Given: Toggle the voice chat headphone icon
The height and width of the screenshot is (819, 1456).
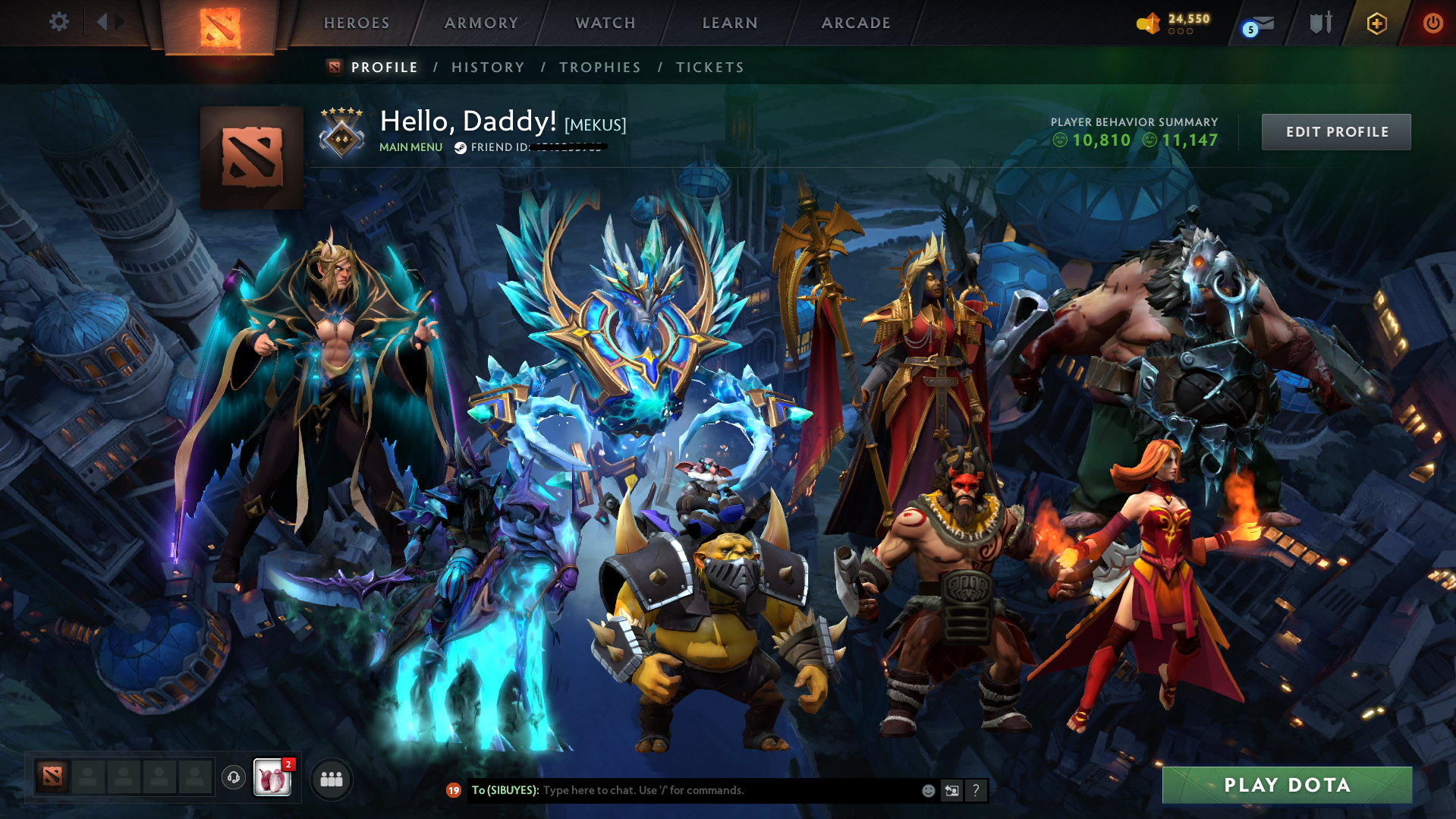Looking at the screenshot, I should coord(232,777).
